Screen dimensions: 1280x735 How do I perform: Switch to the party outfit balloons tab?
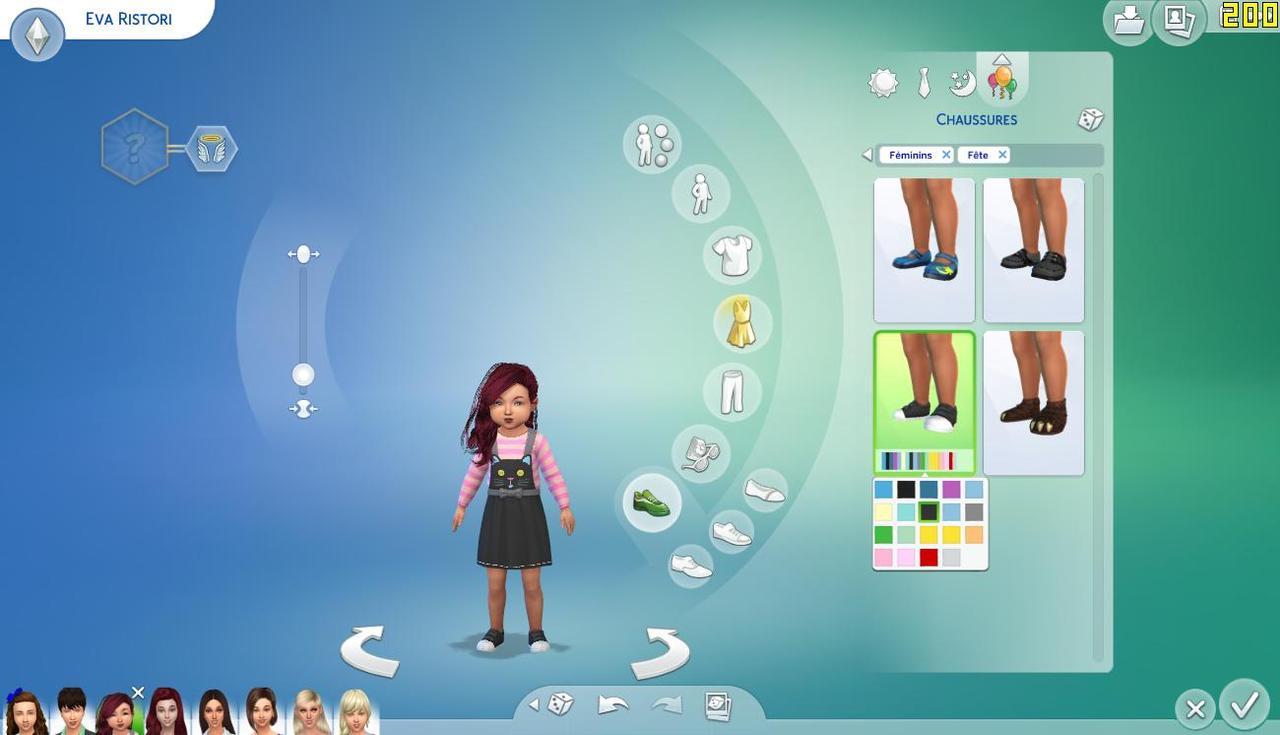pos(1002,81)
